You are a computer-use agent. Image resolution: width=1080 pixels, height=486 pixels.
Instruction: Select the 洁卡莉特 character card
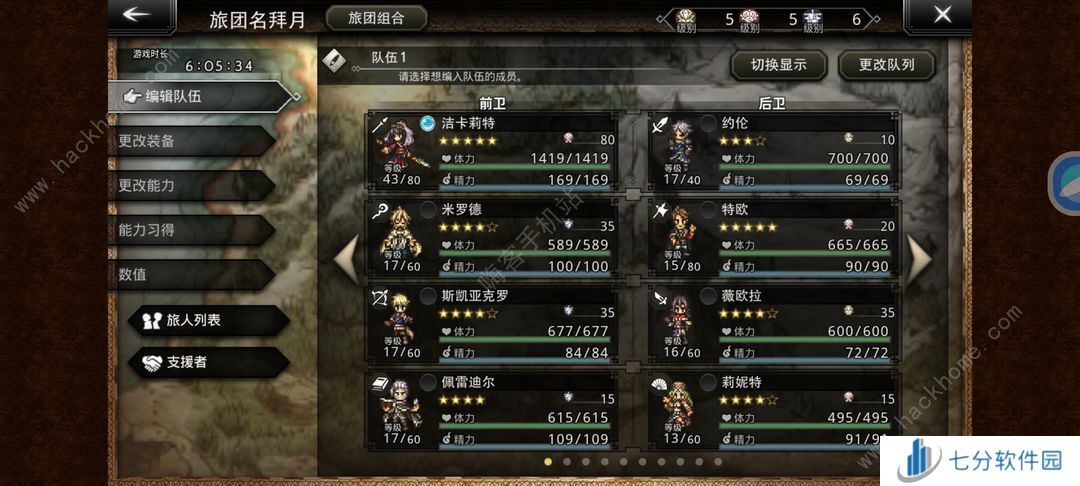[x=495, y=151]
